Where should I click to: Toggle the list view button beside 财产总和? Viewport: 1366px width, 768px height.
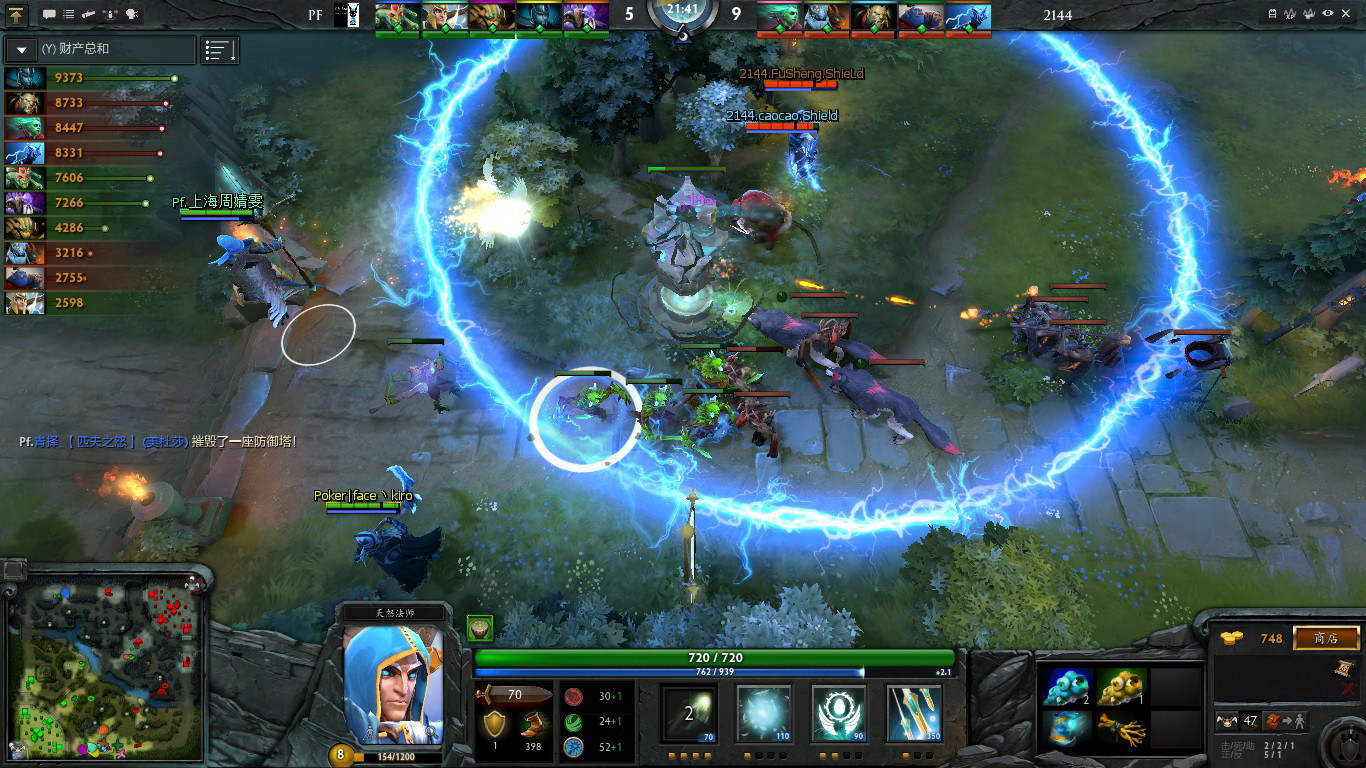point(219,50)
